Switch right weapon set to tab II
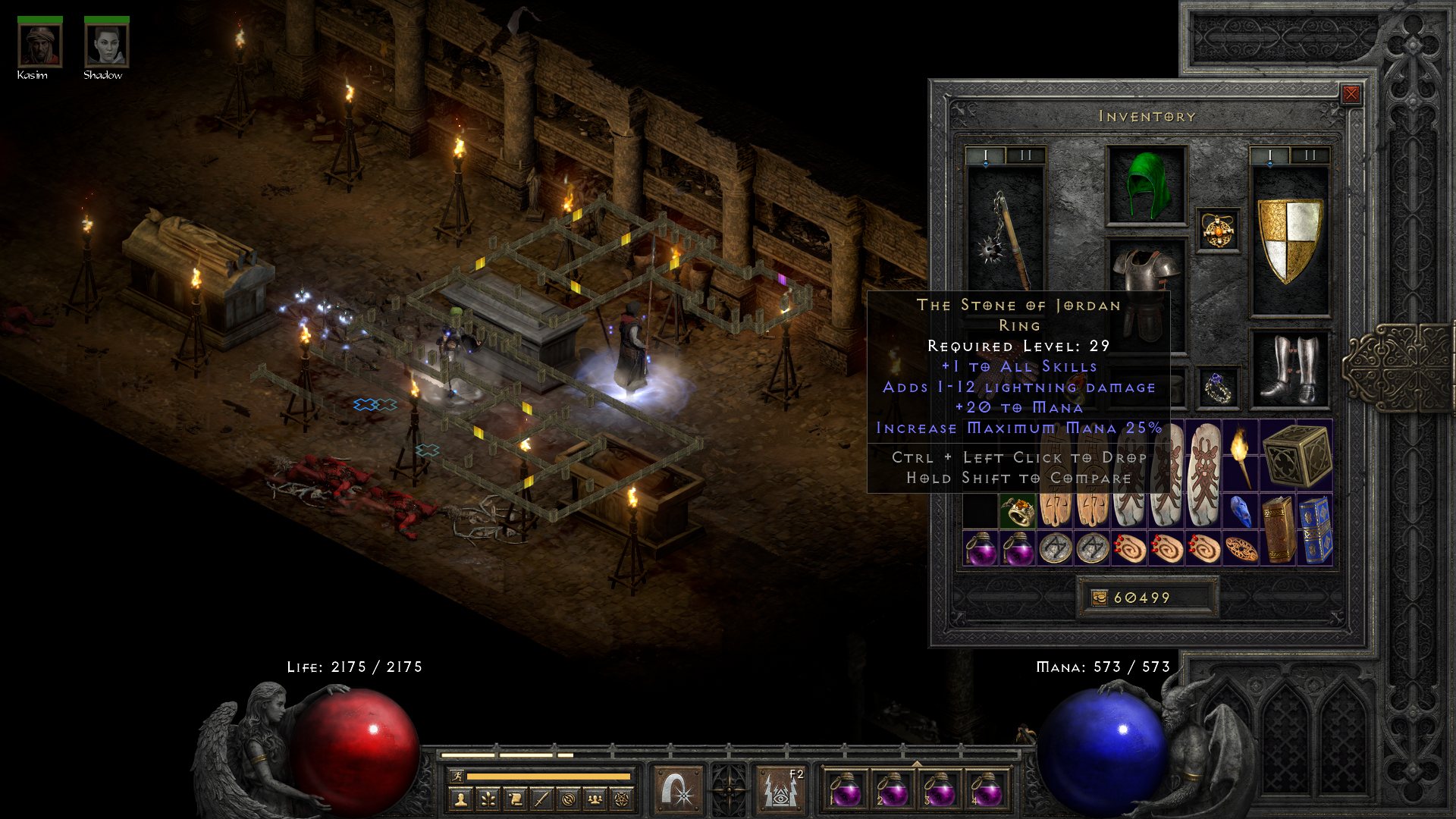Screen dimensions: 1456x819 [x=1309, y=154]
